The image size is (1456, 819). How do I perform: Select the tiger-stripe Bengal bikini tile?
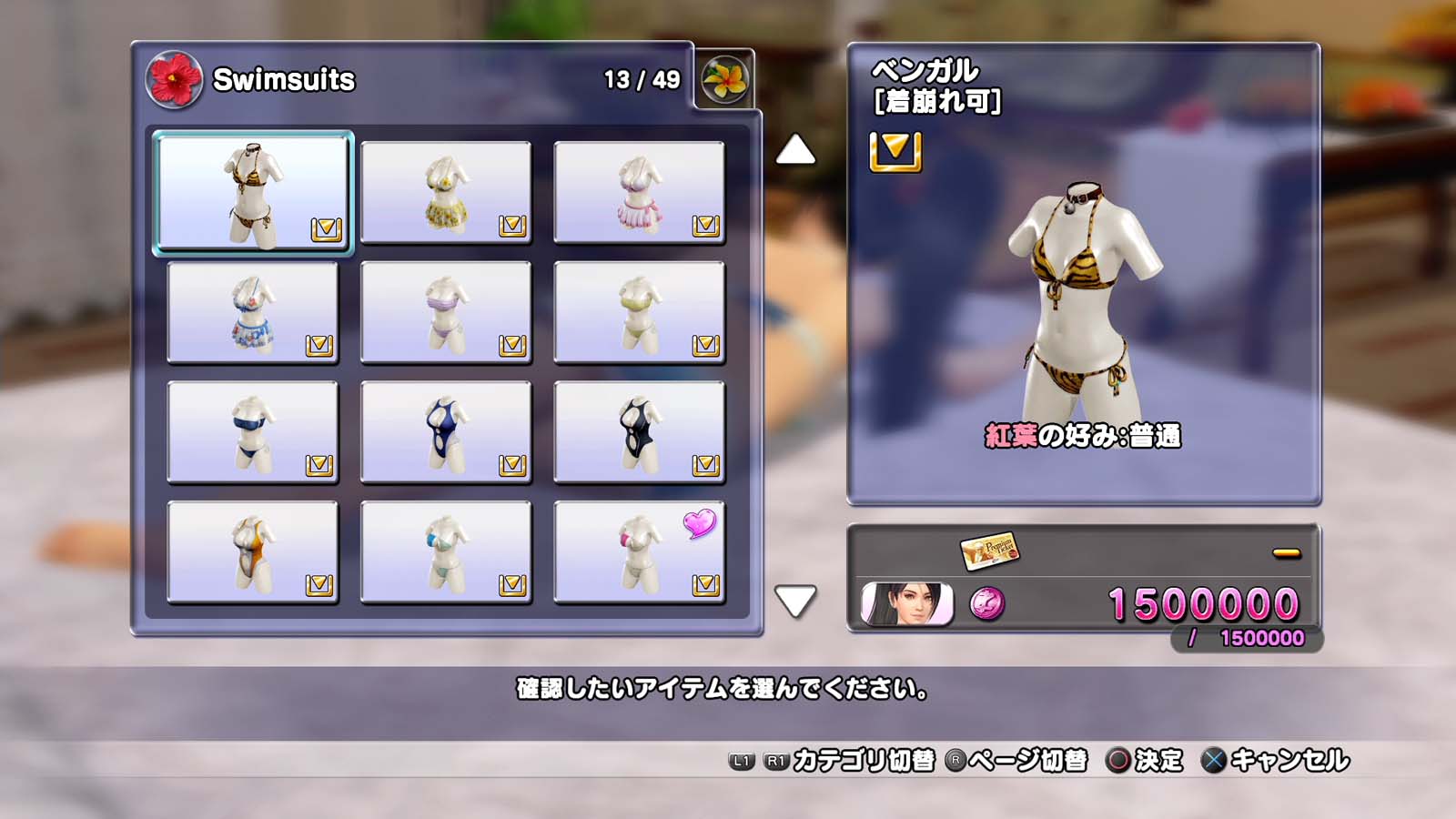(253, 193)
